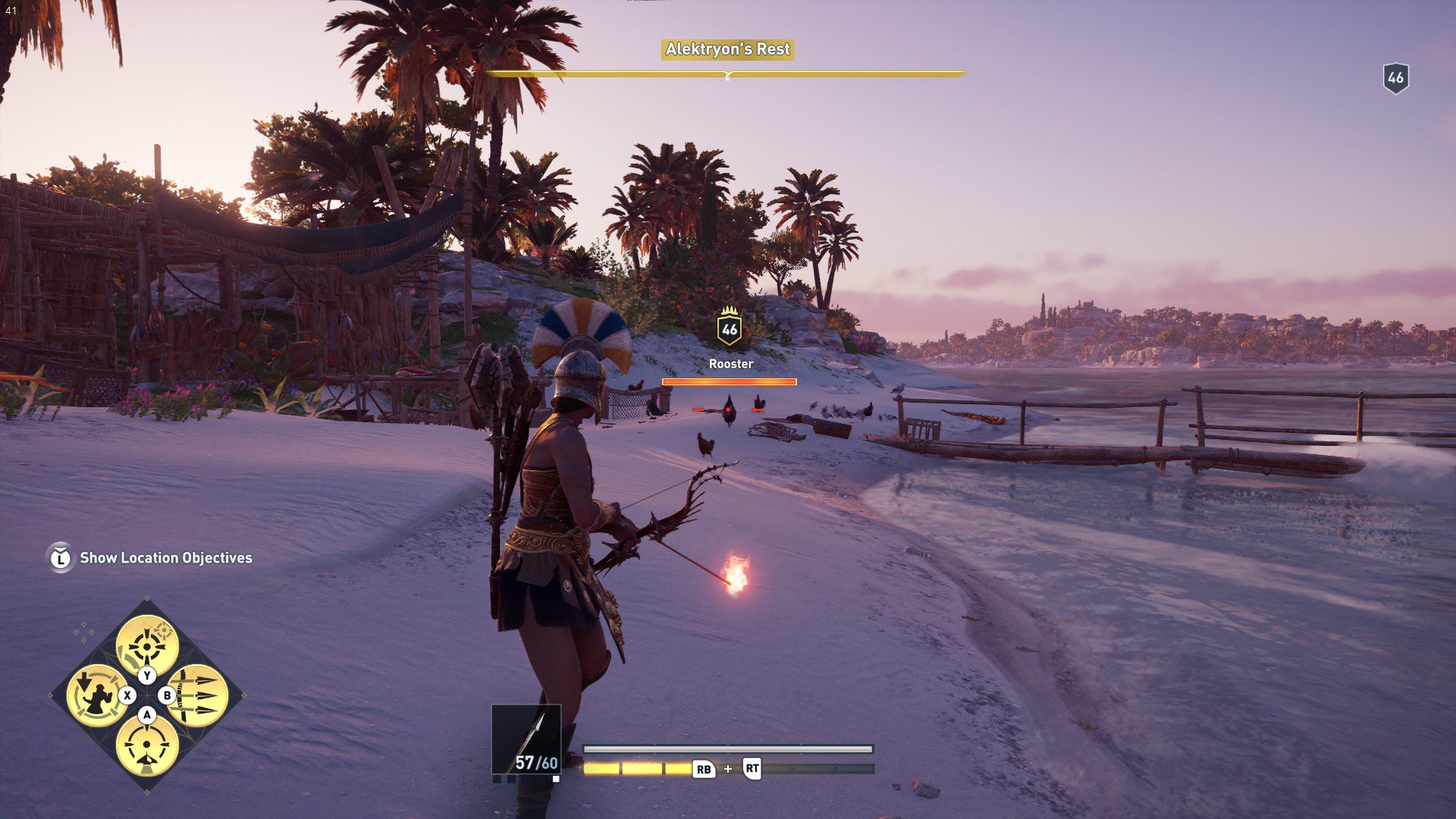
Task: Activate the figure with down-arrow ability
Action: click(x=96, y=695)
